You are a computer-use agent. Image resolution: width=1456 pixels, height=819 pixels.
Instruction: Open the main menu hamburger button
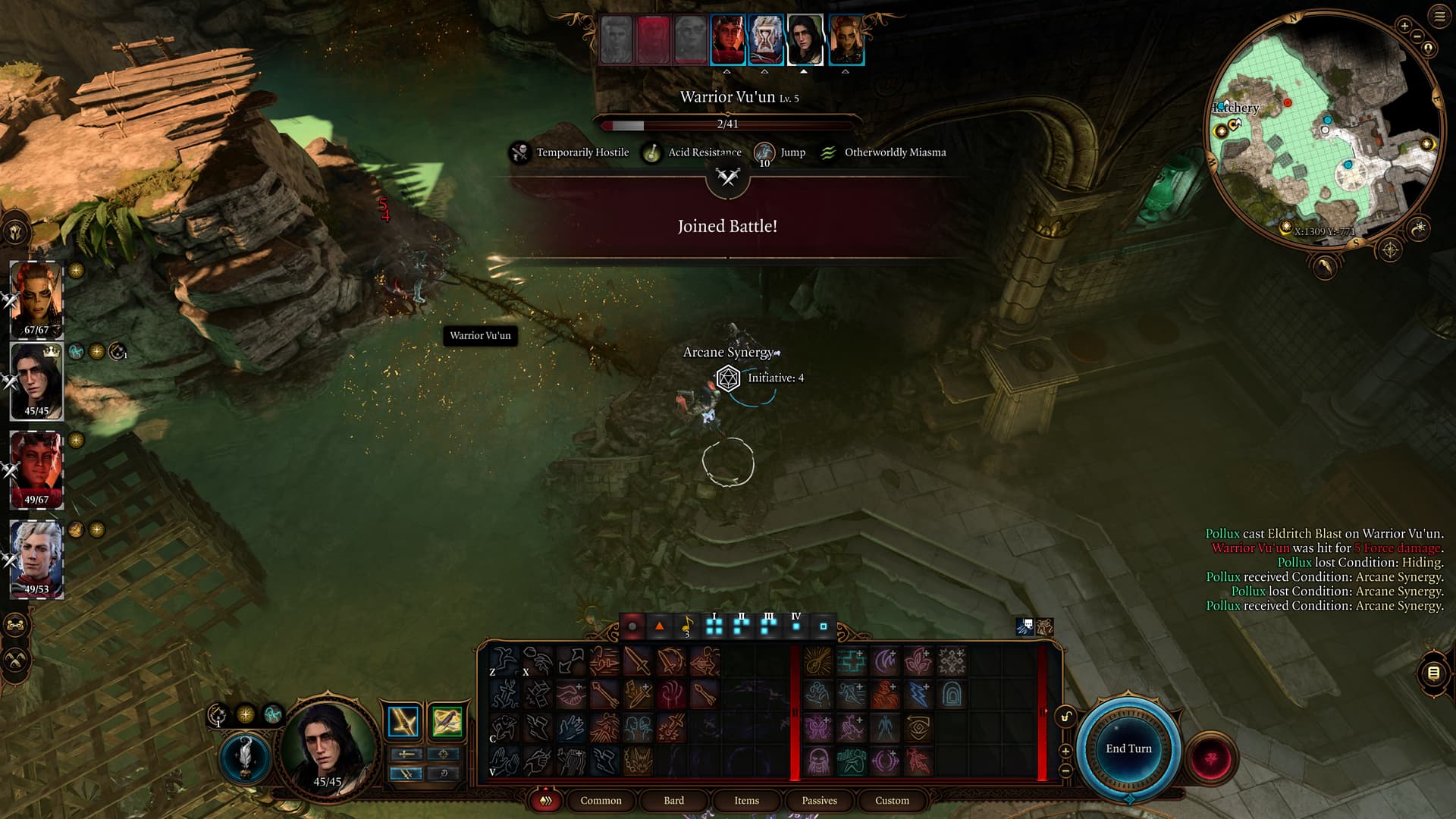tap(1439, 17)
